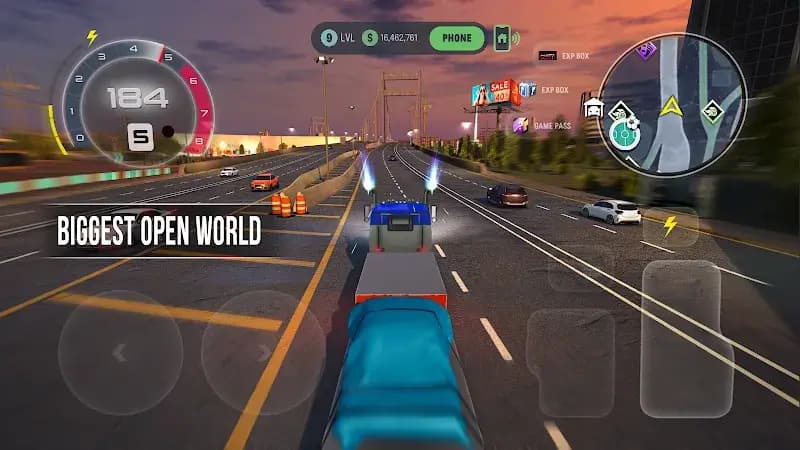Viewport: 800px width, 450px height.
Task: Tap the home garage phone icon
Action: tap(503, 38)
